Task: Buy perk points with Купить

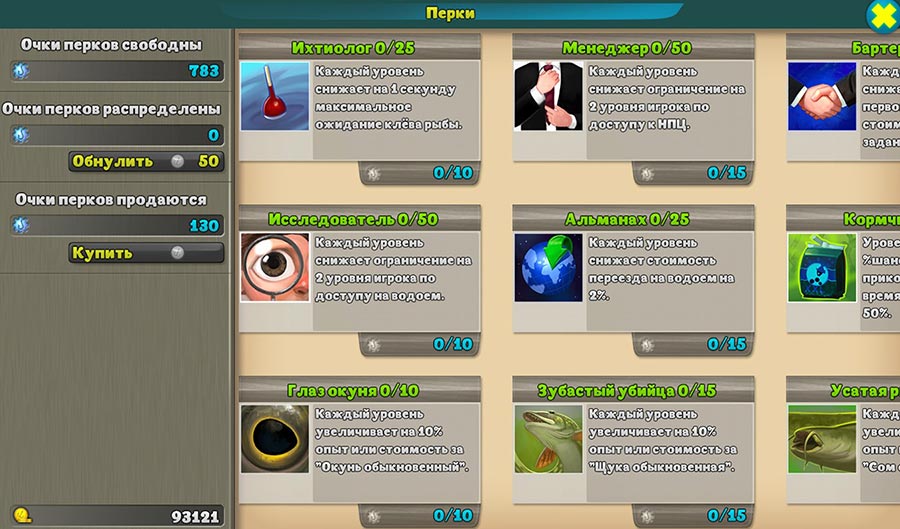Action: click(146, 253)
